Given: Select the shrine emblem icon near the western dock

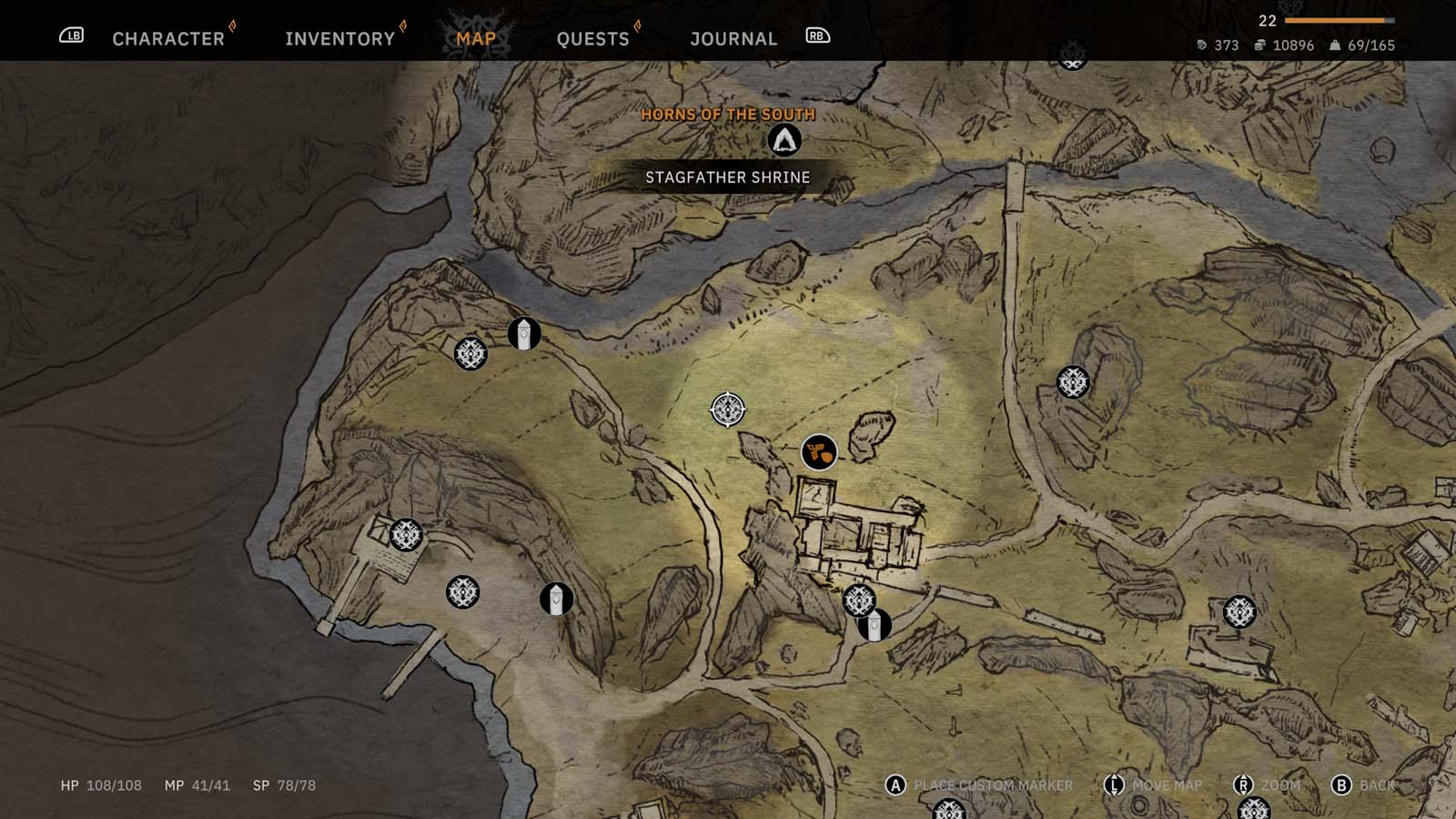Looking at the screenshot, I should click(407, 533).
